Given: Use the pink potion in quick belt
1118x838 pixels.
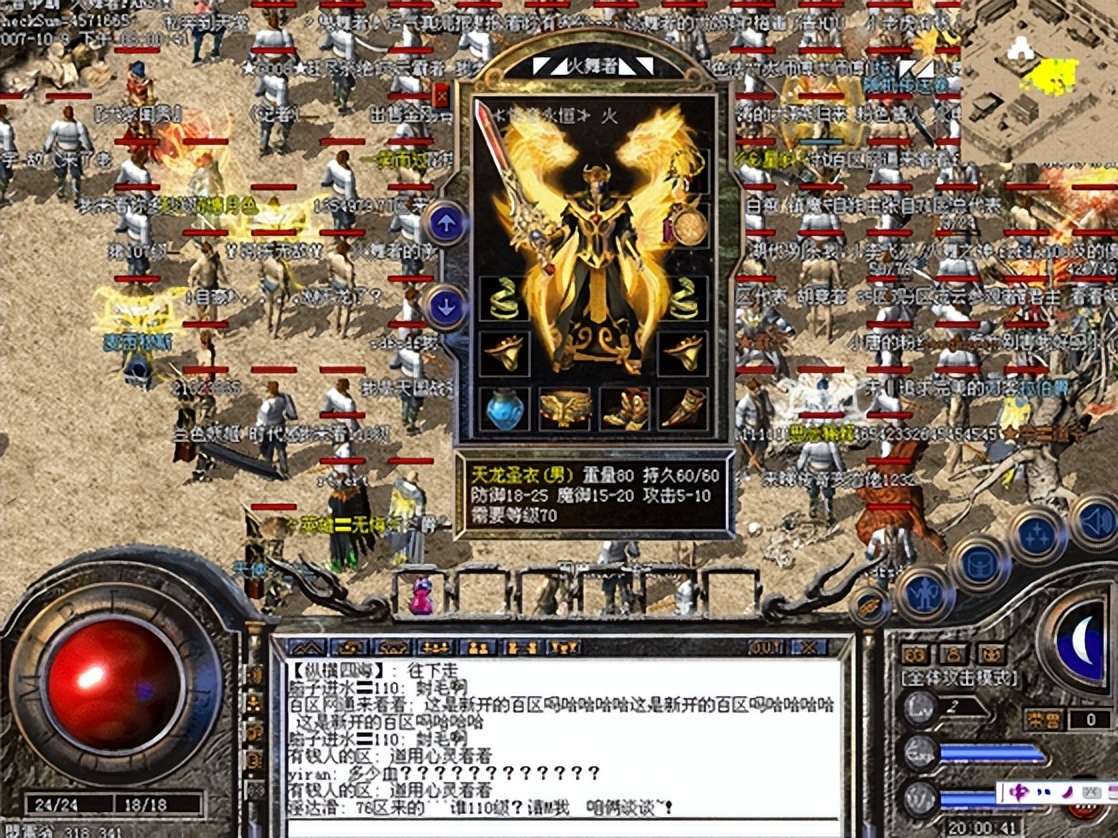Looking at the screenshot, I should [421, 596].
